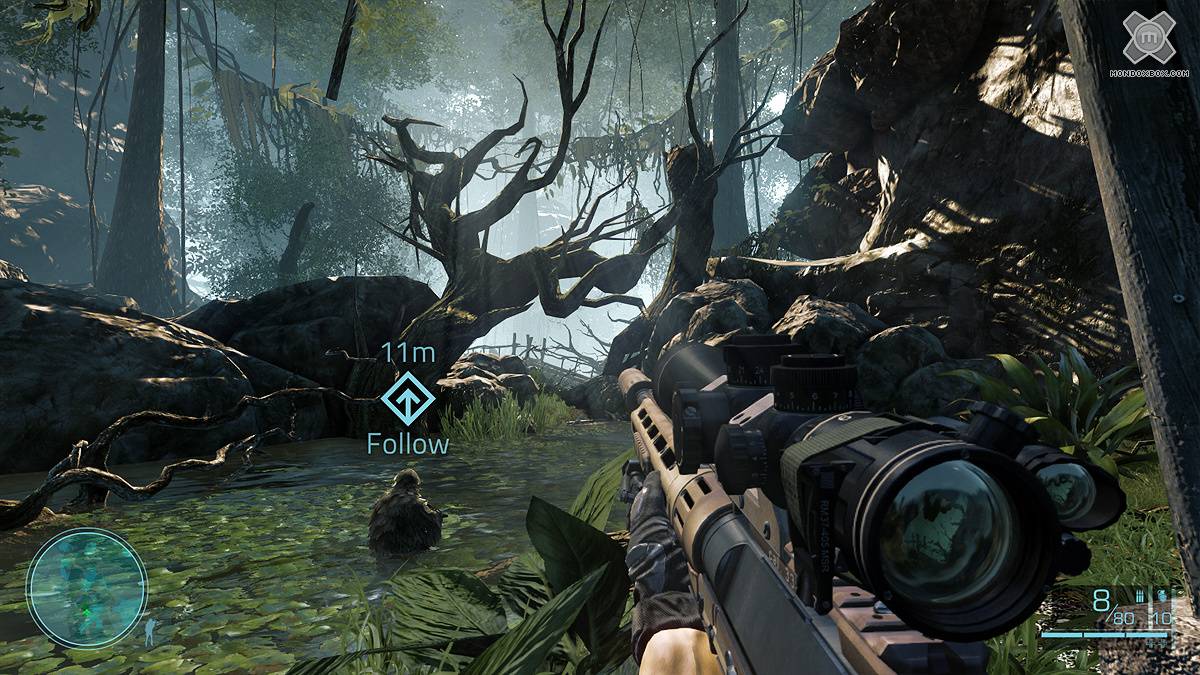Select the Follow objective waypoint marker
Image resolution: width=1200 pixels, height=675 pixels.
click(408, 399)
